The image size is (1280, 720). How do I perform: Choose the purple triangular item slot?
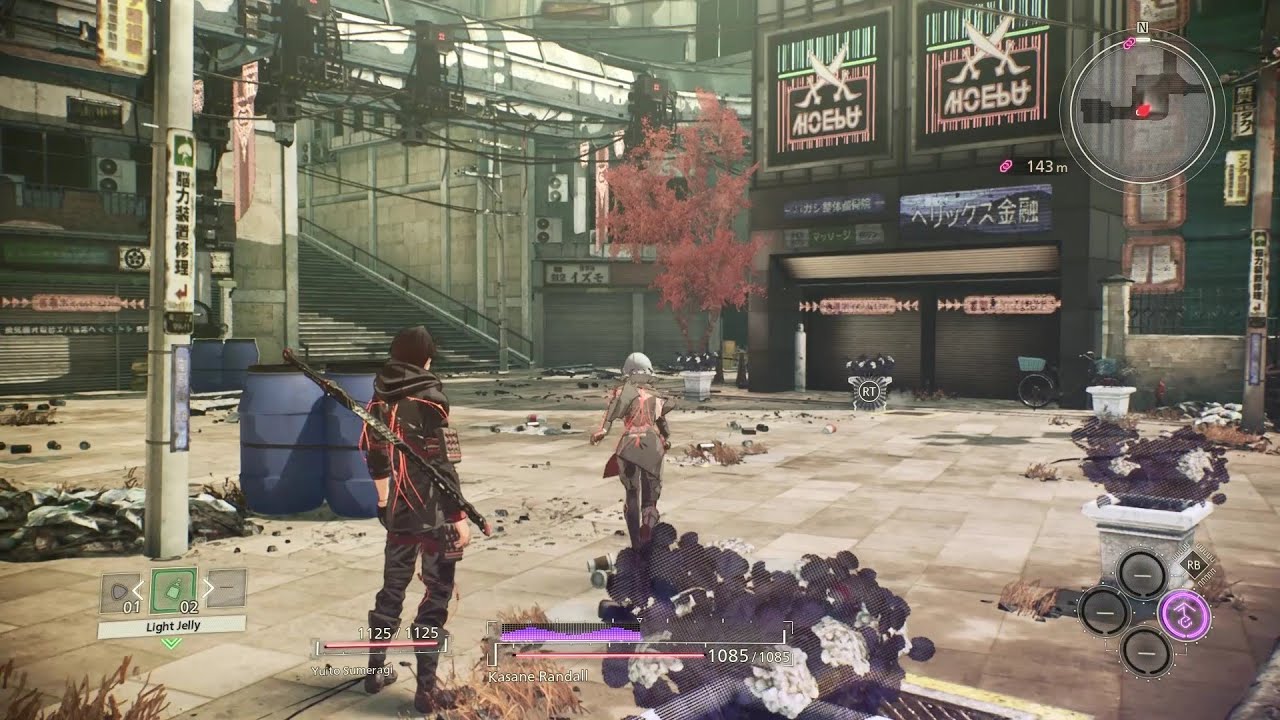click(119, 591)
